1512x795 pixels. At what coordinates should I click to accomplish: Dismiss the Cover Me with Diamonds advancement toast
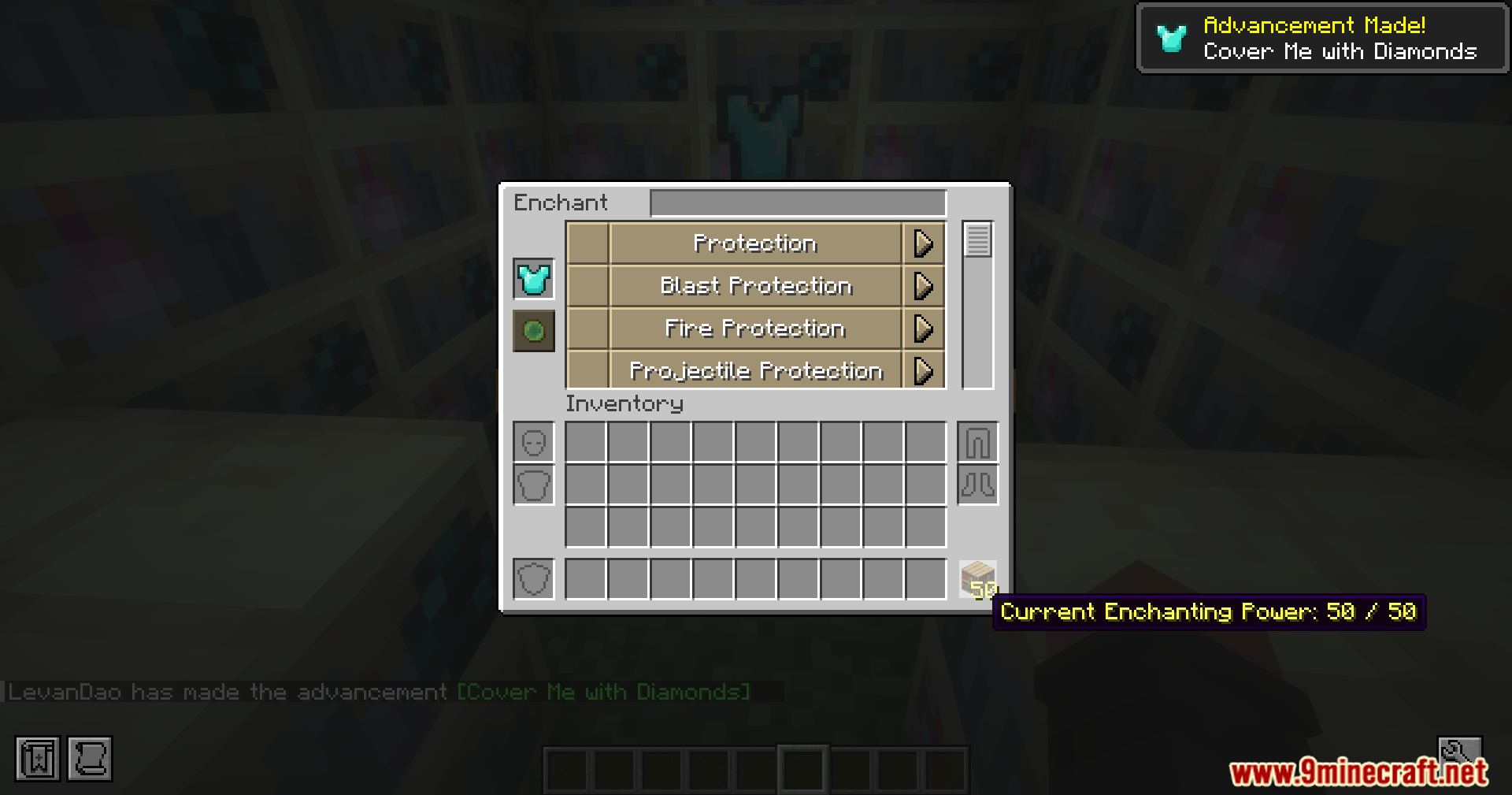point(1321,37)
